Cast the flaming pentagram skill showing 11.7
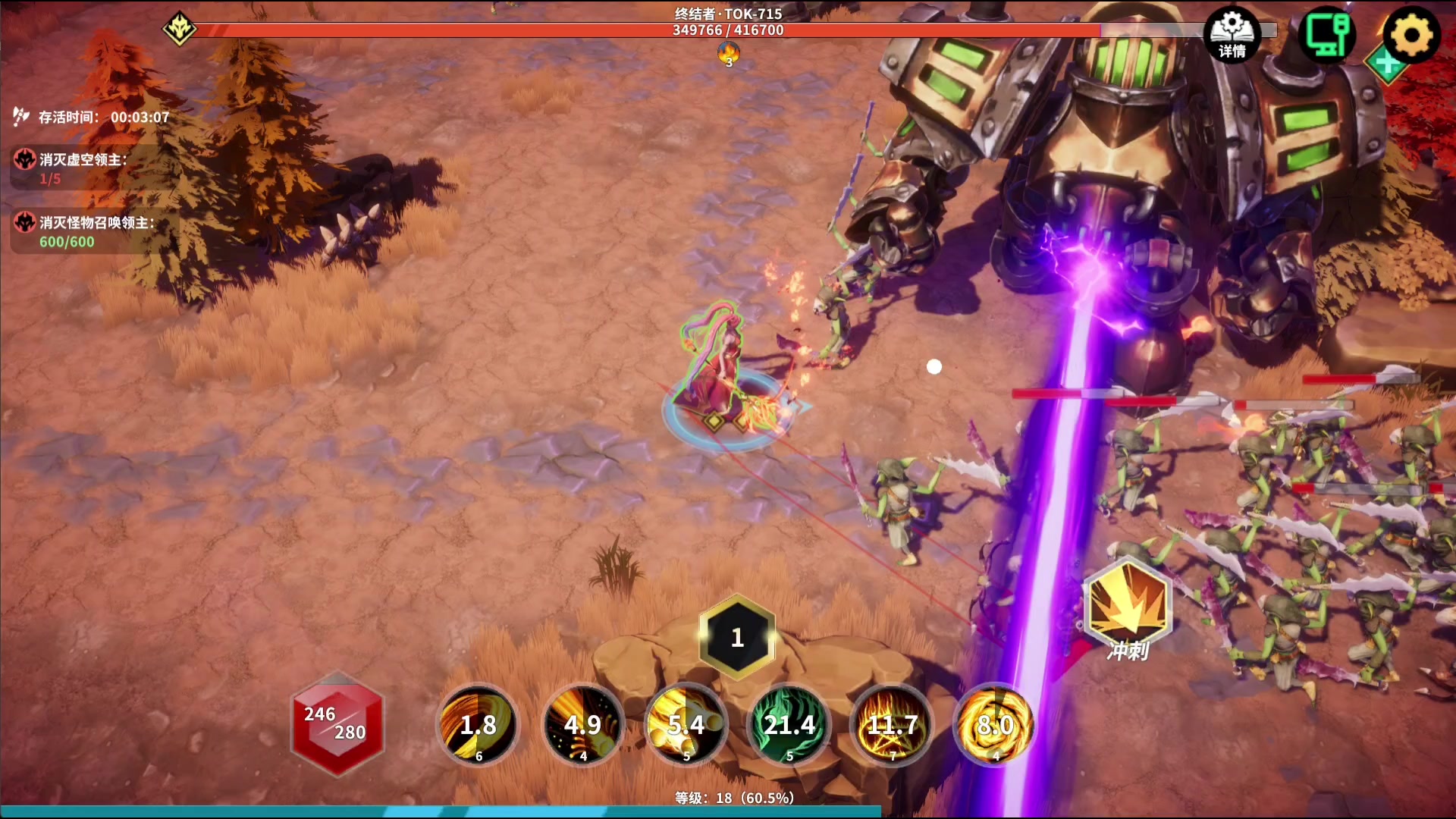This screenshot has height=819, width=1456. [x=893, y=725]
